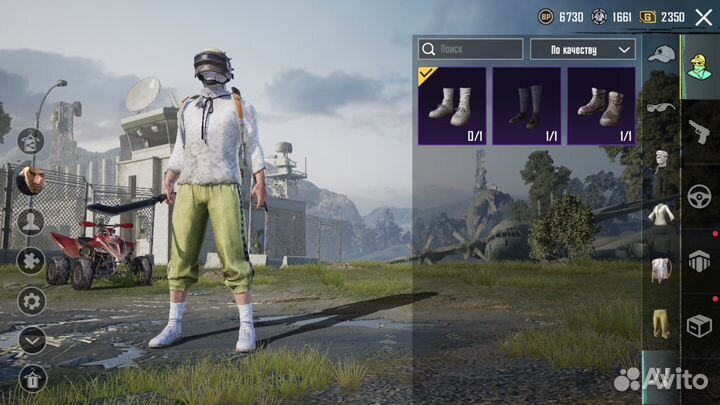Close the inventory screen
The image size is (720, 405).
click(x=703, y=17)
